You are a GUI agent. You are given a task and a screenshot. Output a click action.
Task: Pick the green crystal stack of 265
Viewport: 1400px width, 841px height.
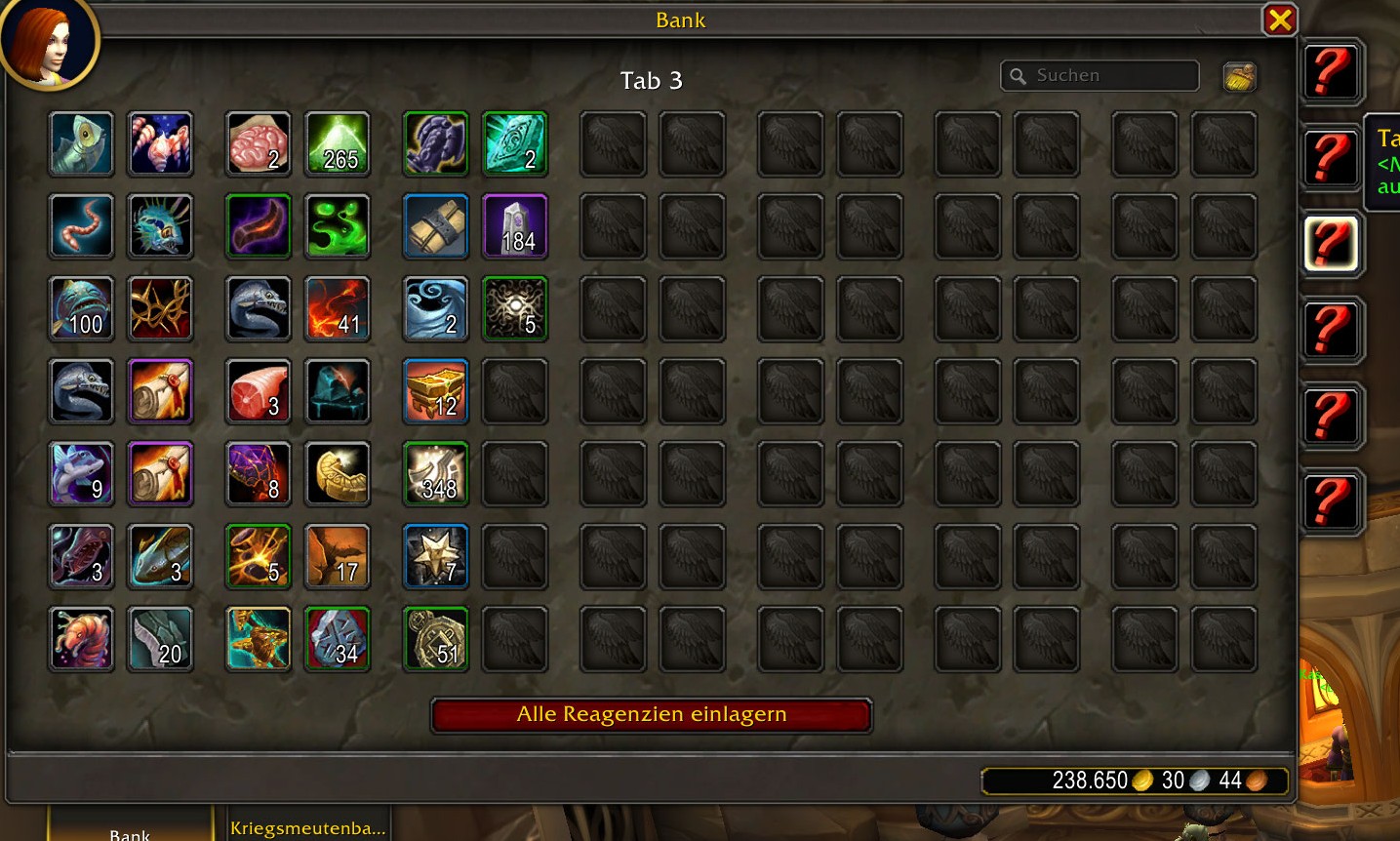pyautogui.click(x=338, y=144)
